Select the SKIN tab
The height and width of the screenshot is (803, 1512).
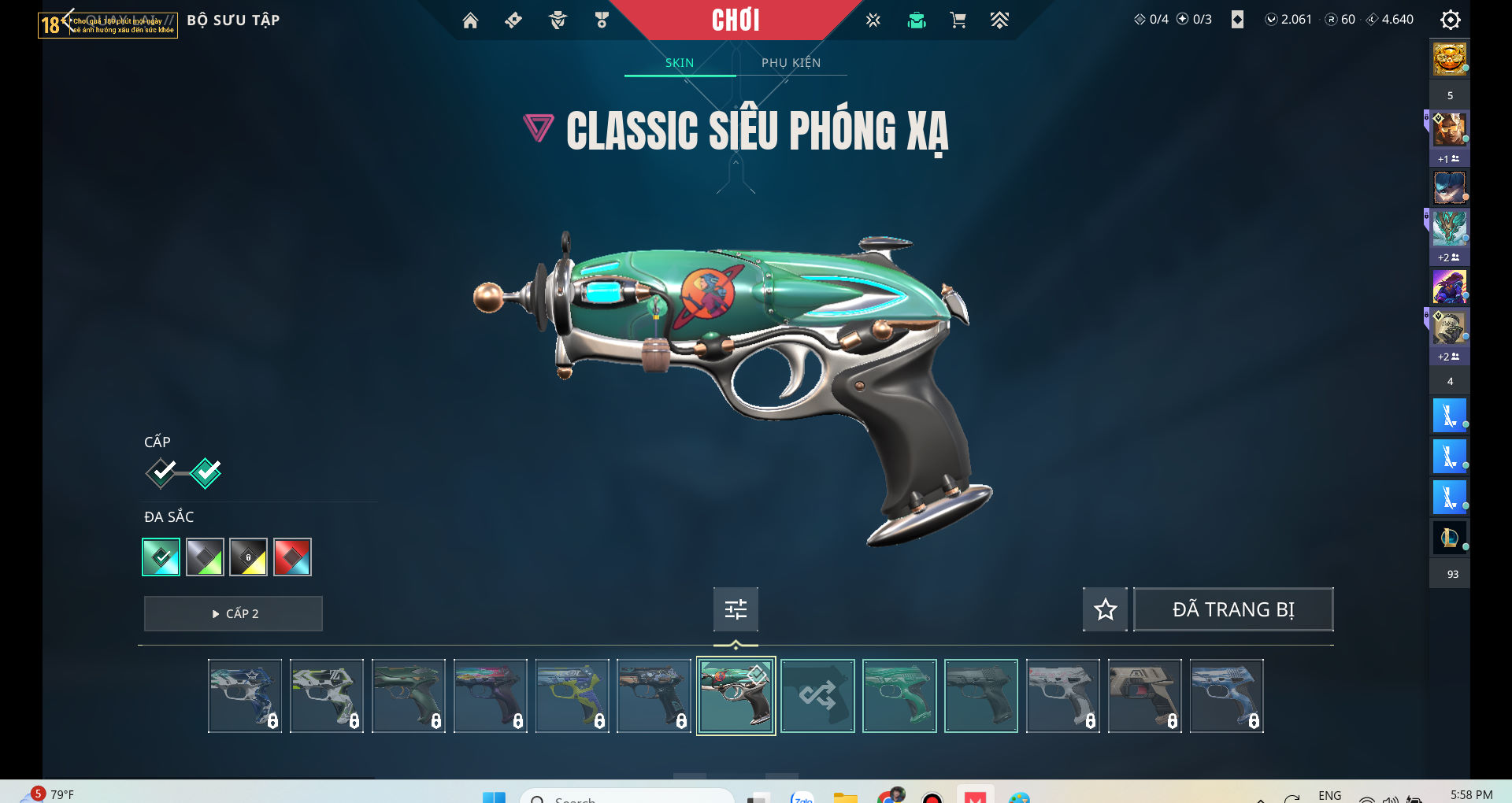679,63
